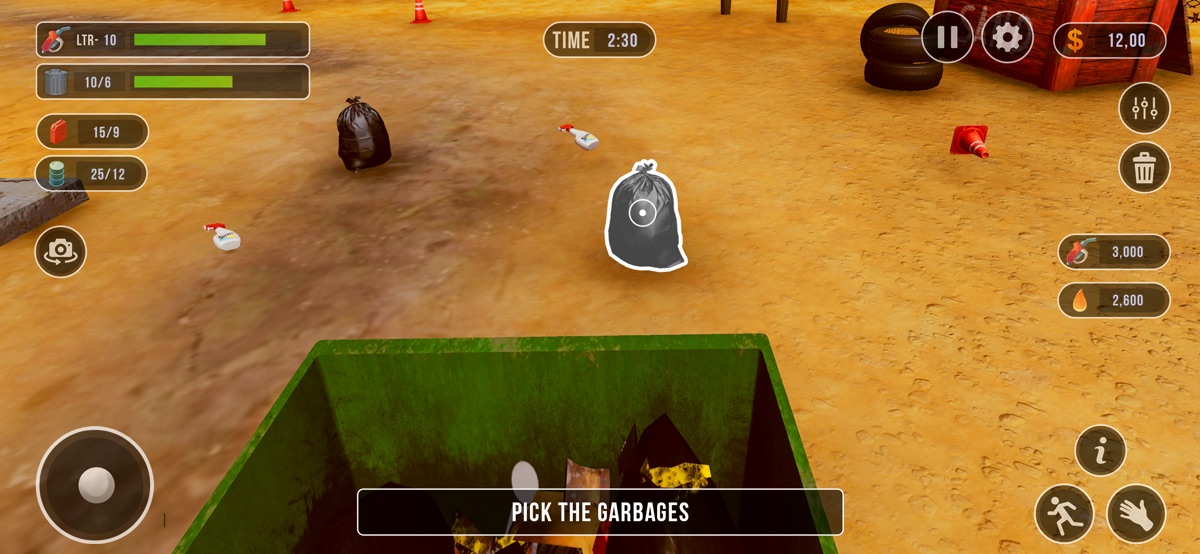Viewport: 1200px width, 554px height.
Task: Tap the sliders adjustment button
Action: (1144, 108)
